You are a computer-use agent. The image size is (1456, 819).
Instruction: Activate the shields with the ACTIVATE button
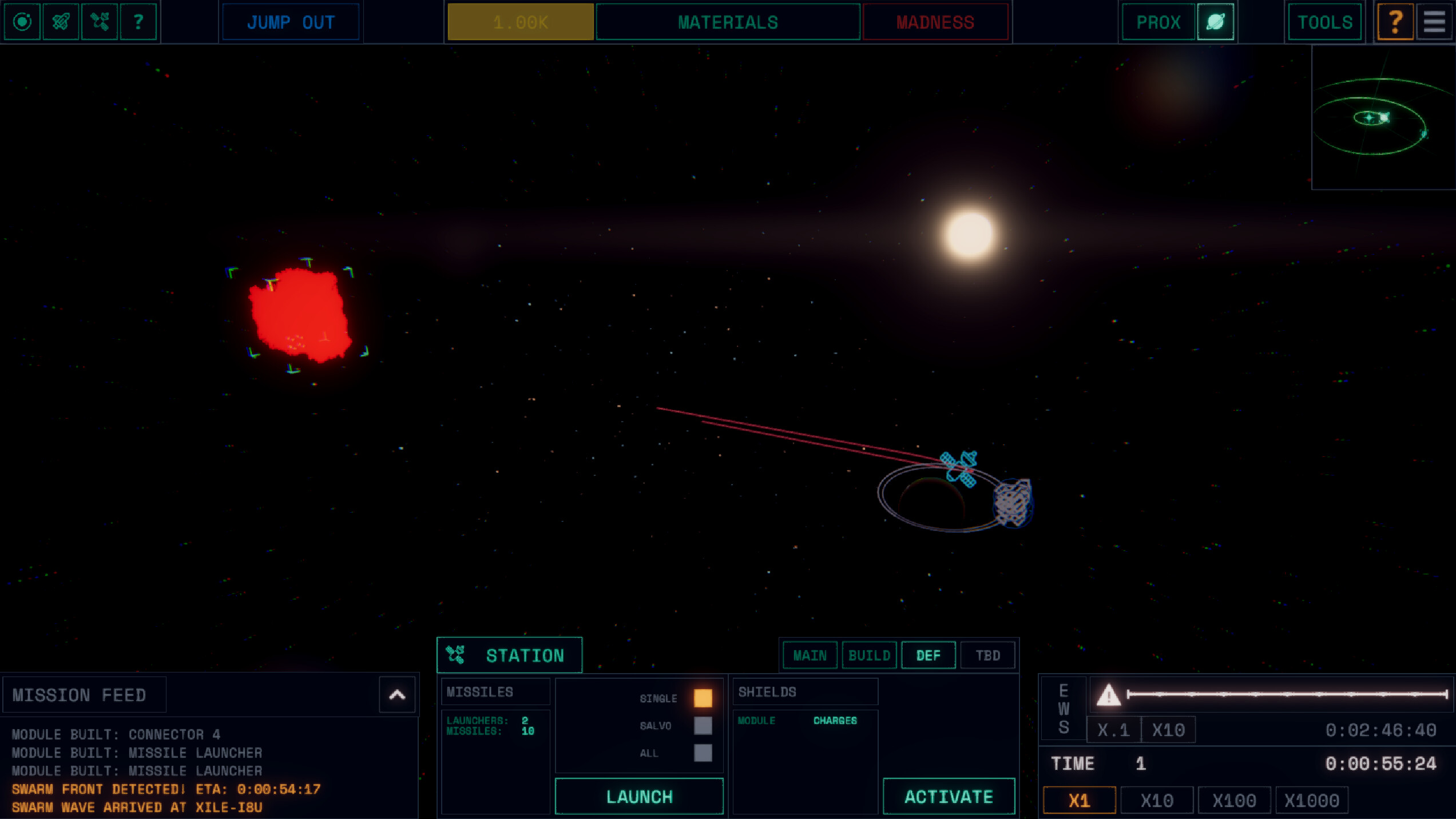pyautogui.click(x=948, y=796)
